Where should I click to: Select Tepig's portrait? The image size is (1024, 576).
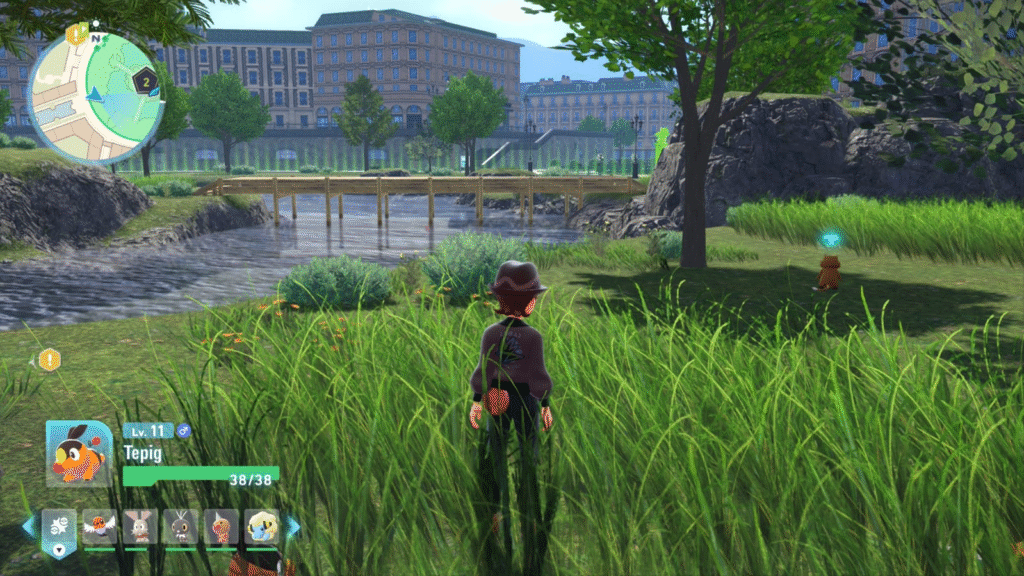tap(78, 453)
